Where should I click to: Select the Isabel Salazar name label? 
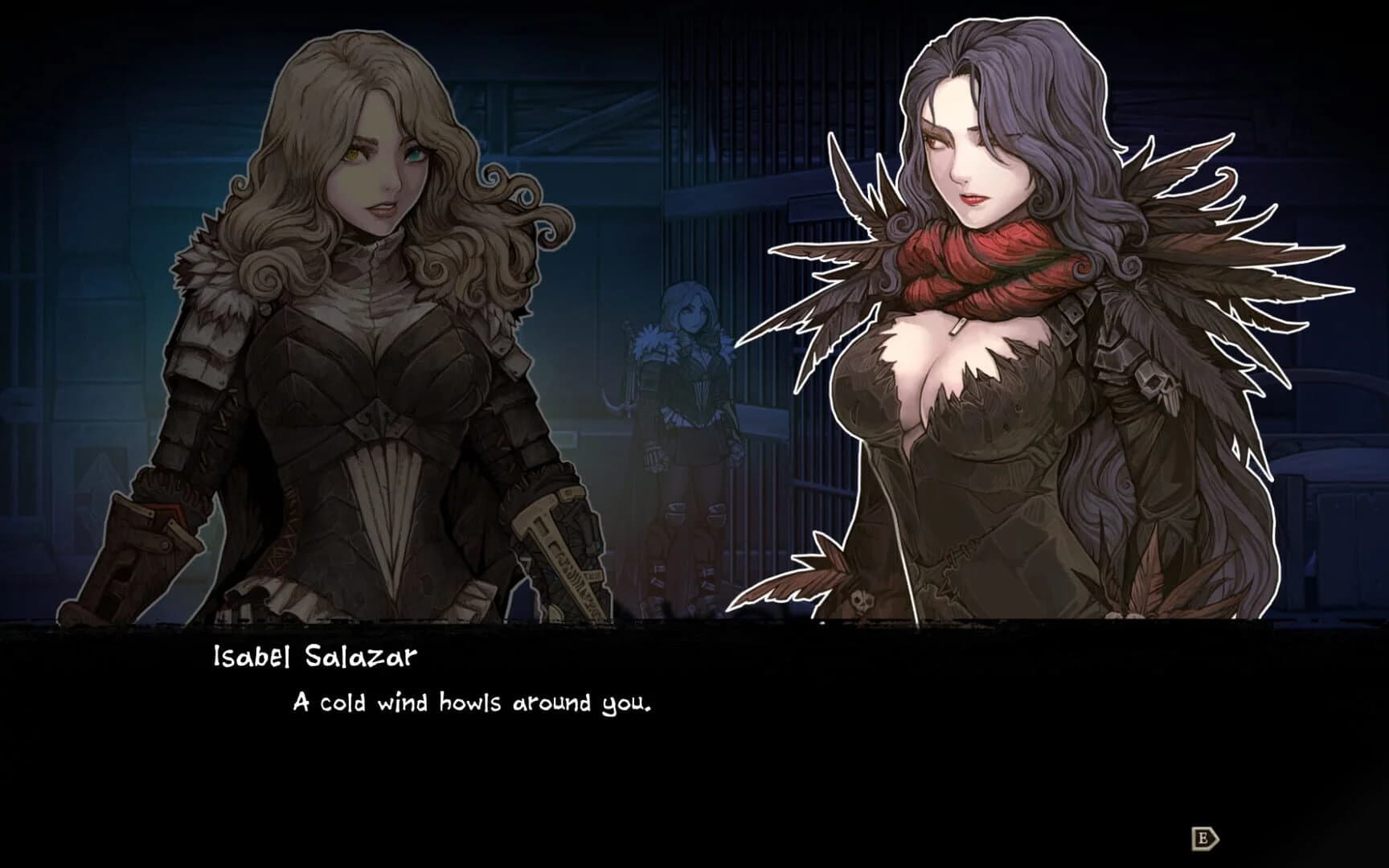[x=313, y=657]
